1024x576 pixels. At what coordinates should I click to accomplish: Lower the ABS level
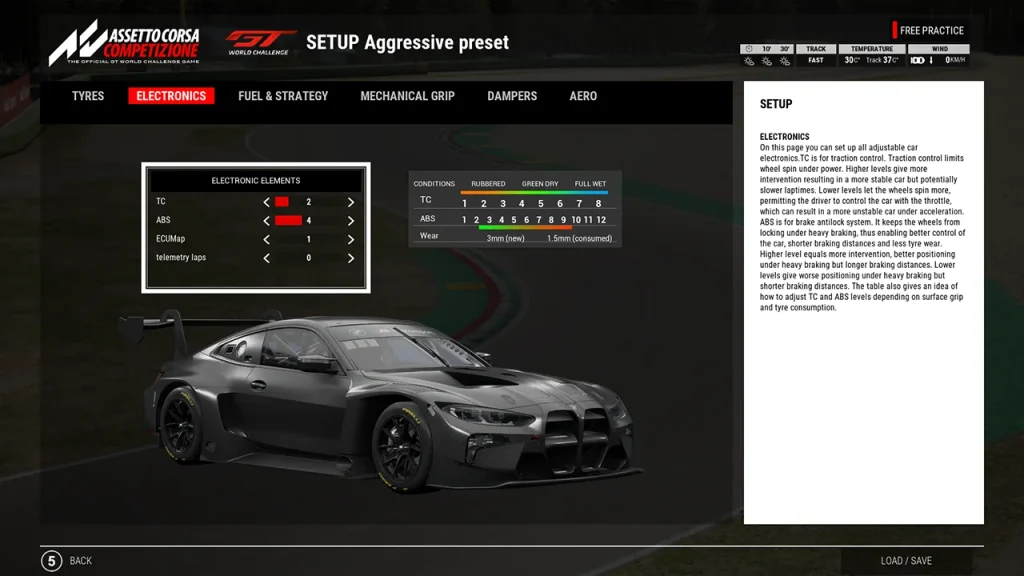pyautogui.click(x=267, y=221)
